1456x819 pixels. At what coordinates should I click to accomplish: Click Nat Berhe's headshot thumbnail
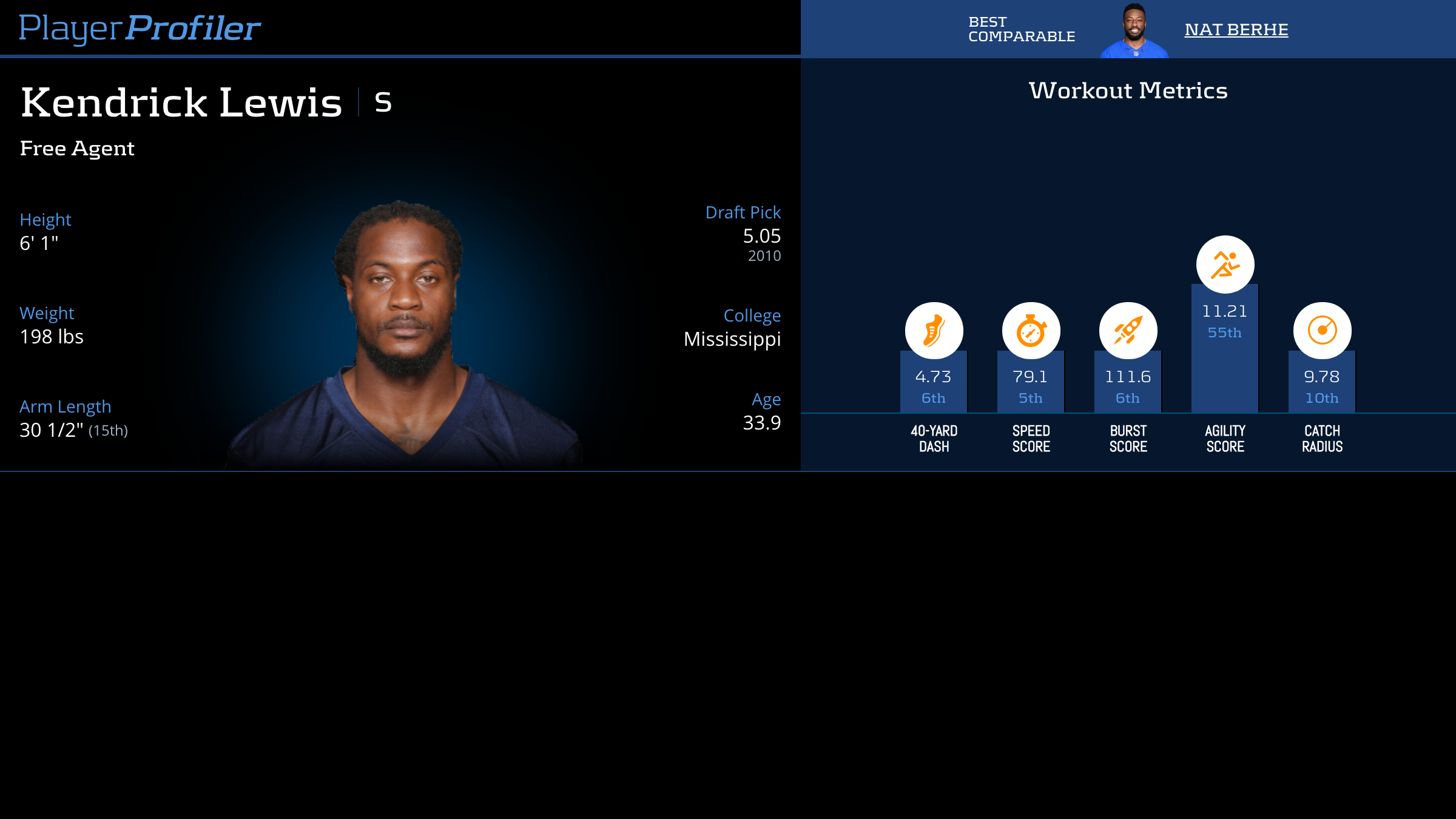point(1134,31)
